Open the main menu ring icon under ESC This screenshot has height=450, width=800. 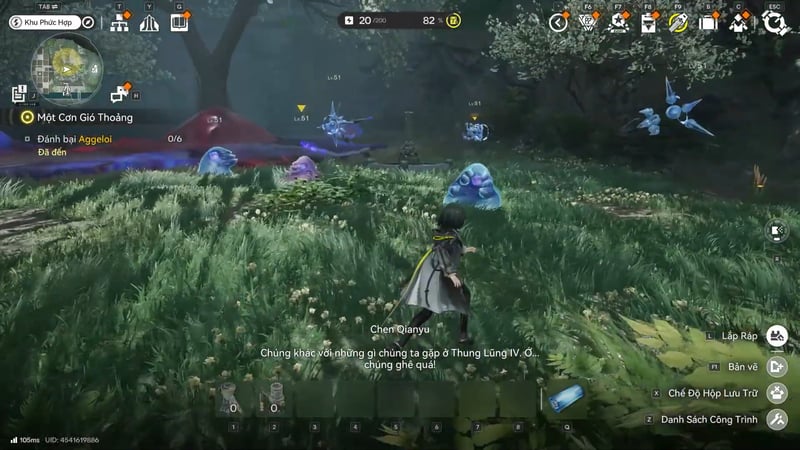pos(774,22)
